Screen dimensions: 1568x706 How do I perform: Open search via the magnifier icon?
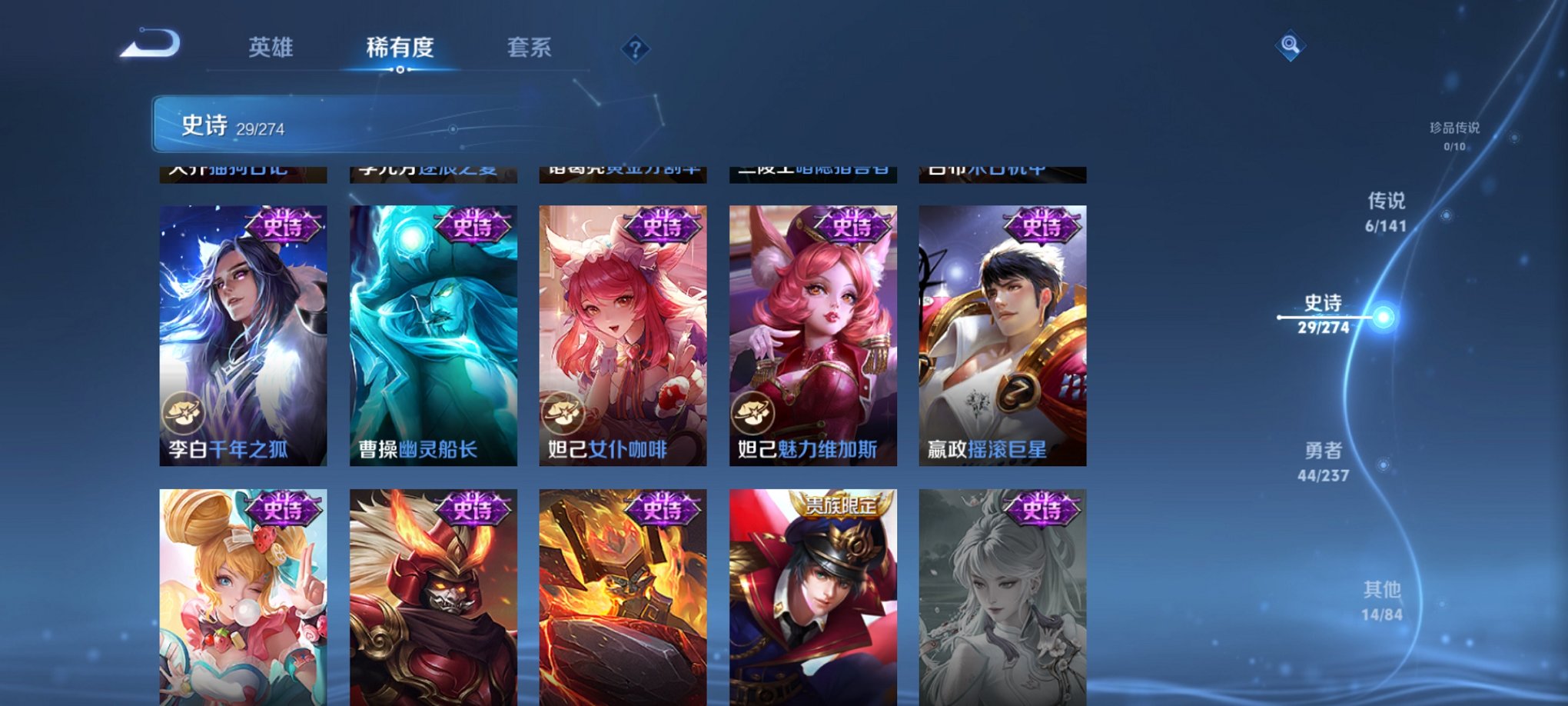(x=1289, y=47)
